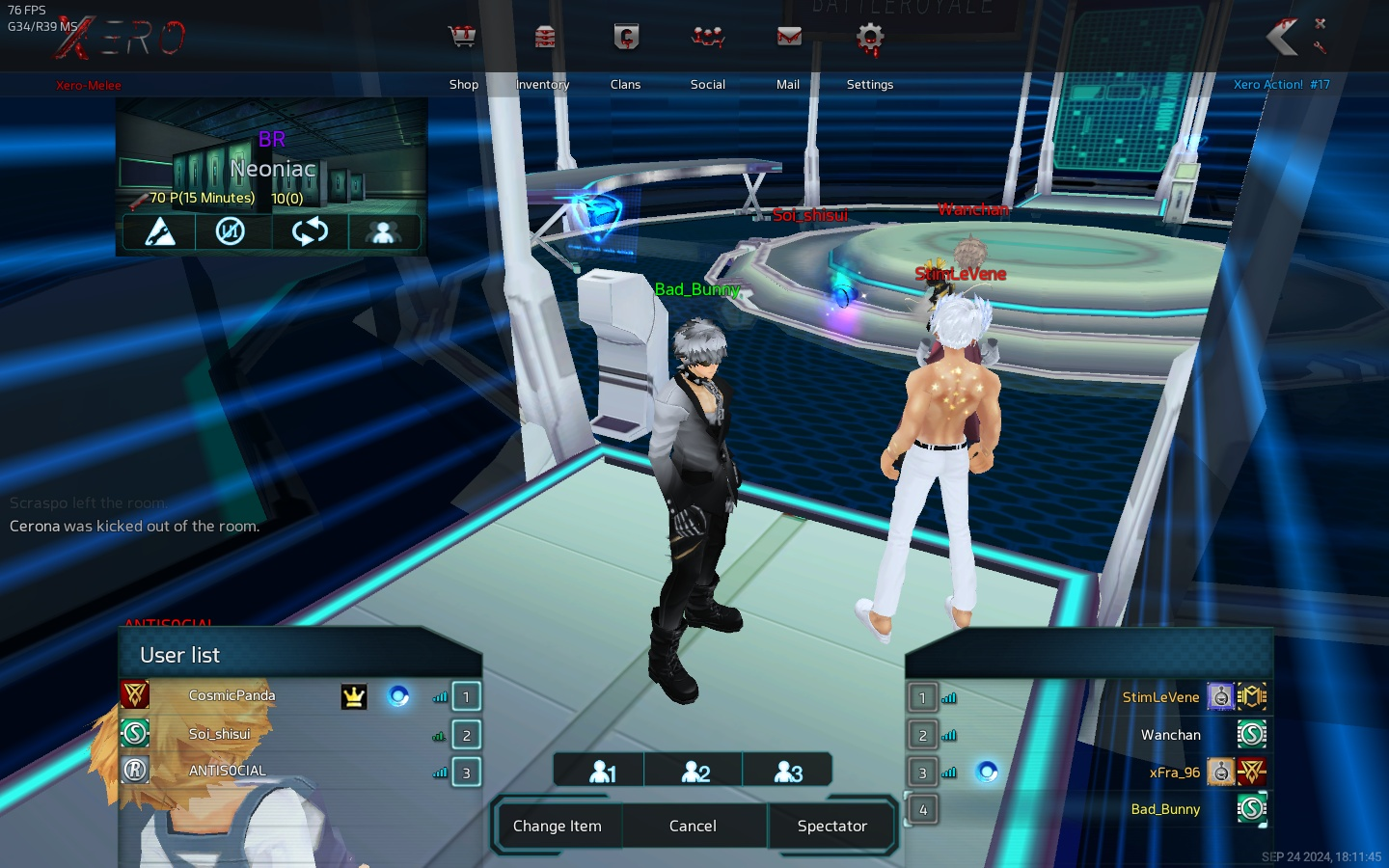
Task: Click the players group icon in room panel
Action: point(383,232)
